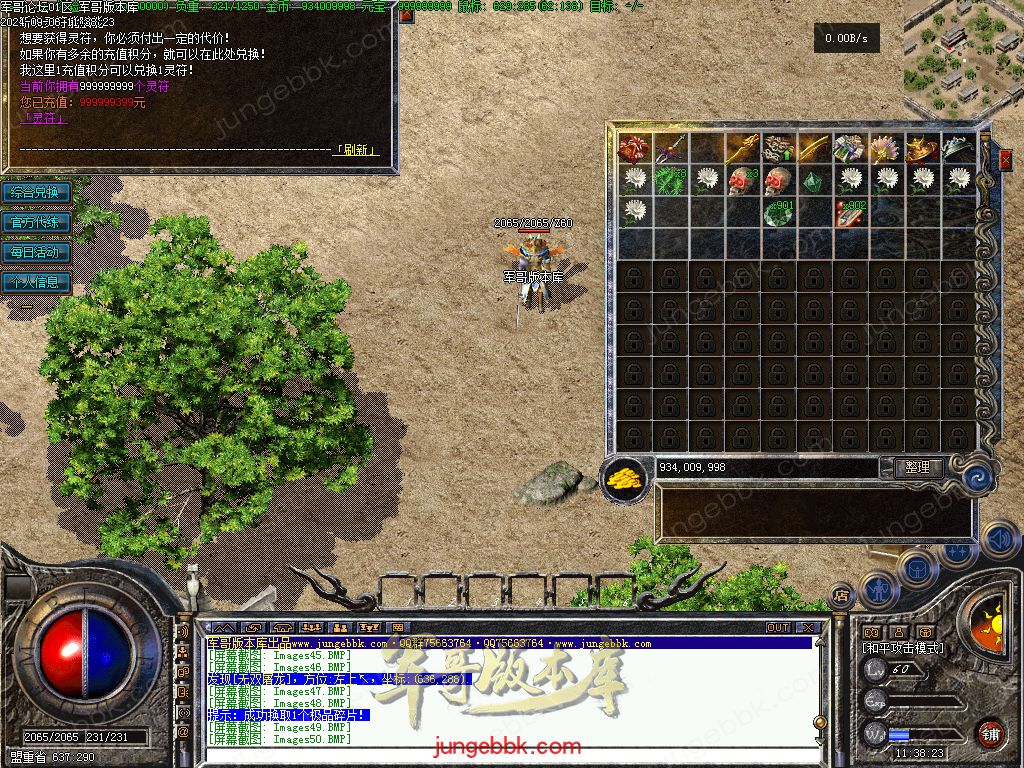
Task: Close the NPC dialogue window
Action: pos(406,17)
